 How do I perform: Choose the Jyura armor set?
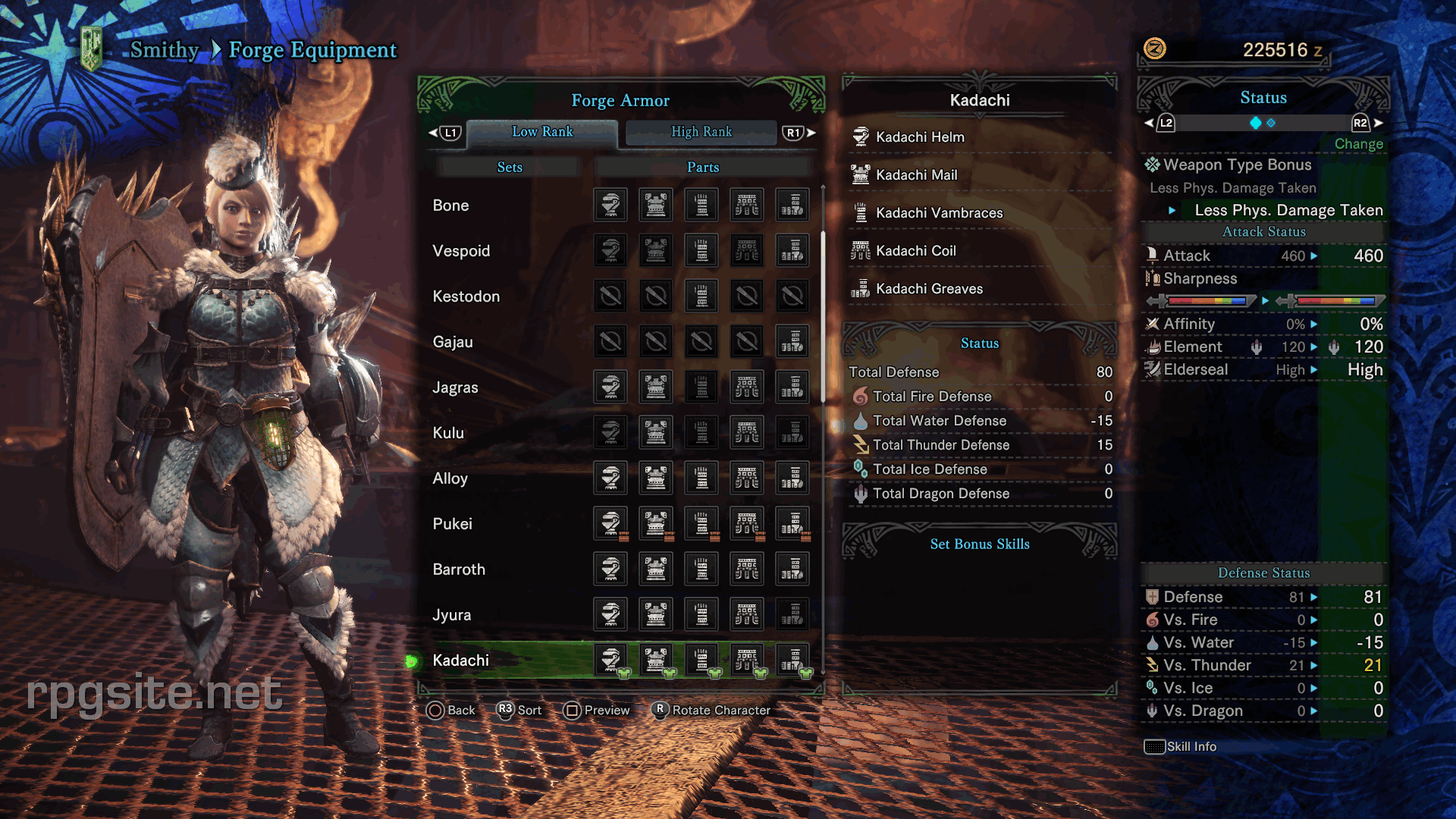451,615
